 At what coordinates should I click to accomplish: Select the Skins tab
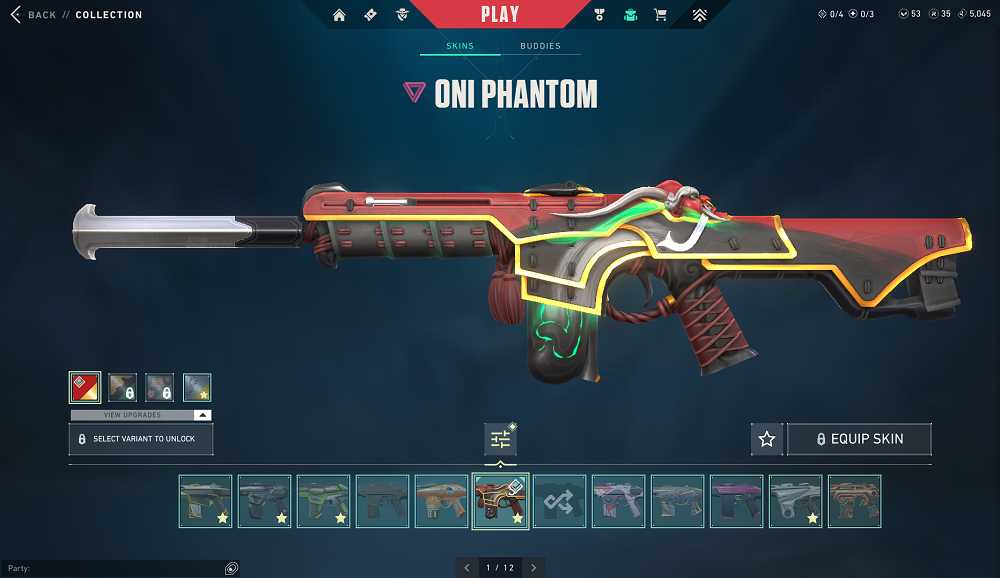point(460,46)
